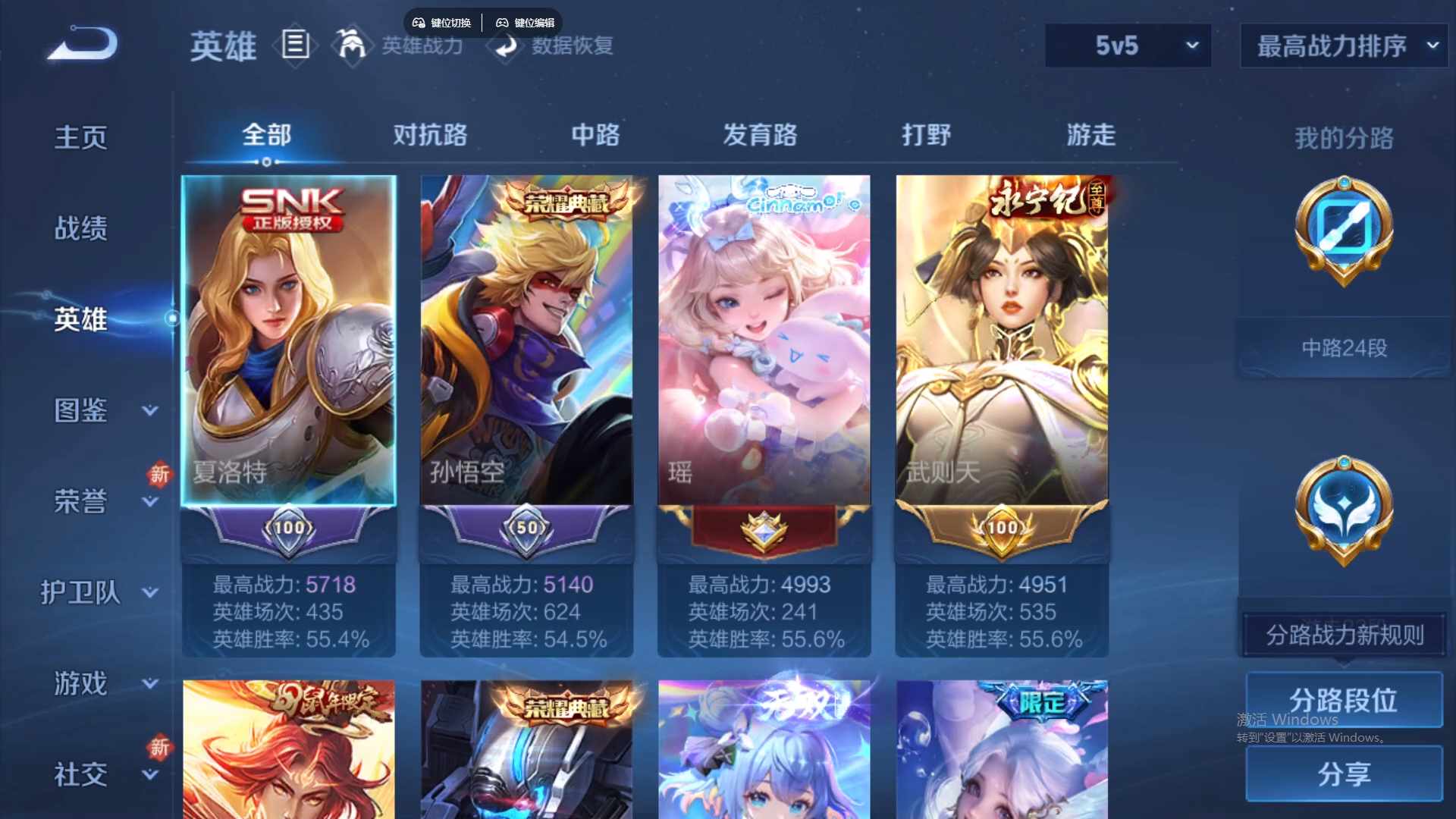Select the 夏洛特 hero card
Screen dimensions: 1456x819
tap(288, 341)
